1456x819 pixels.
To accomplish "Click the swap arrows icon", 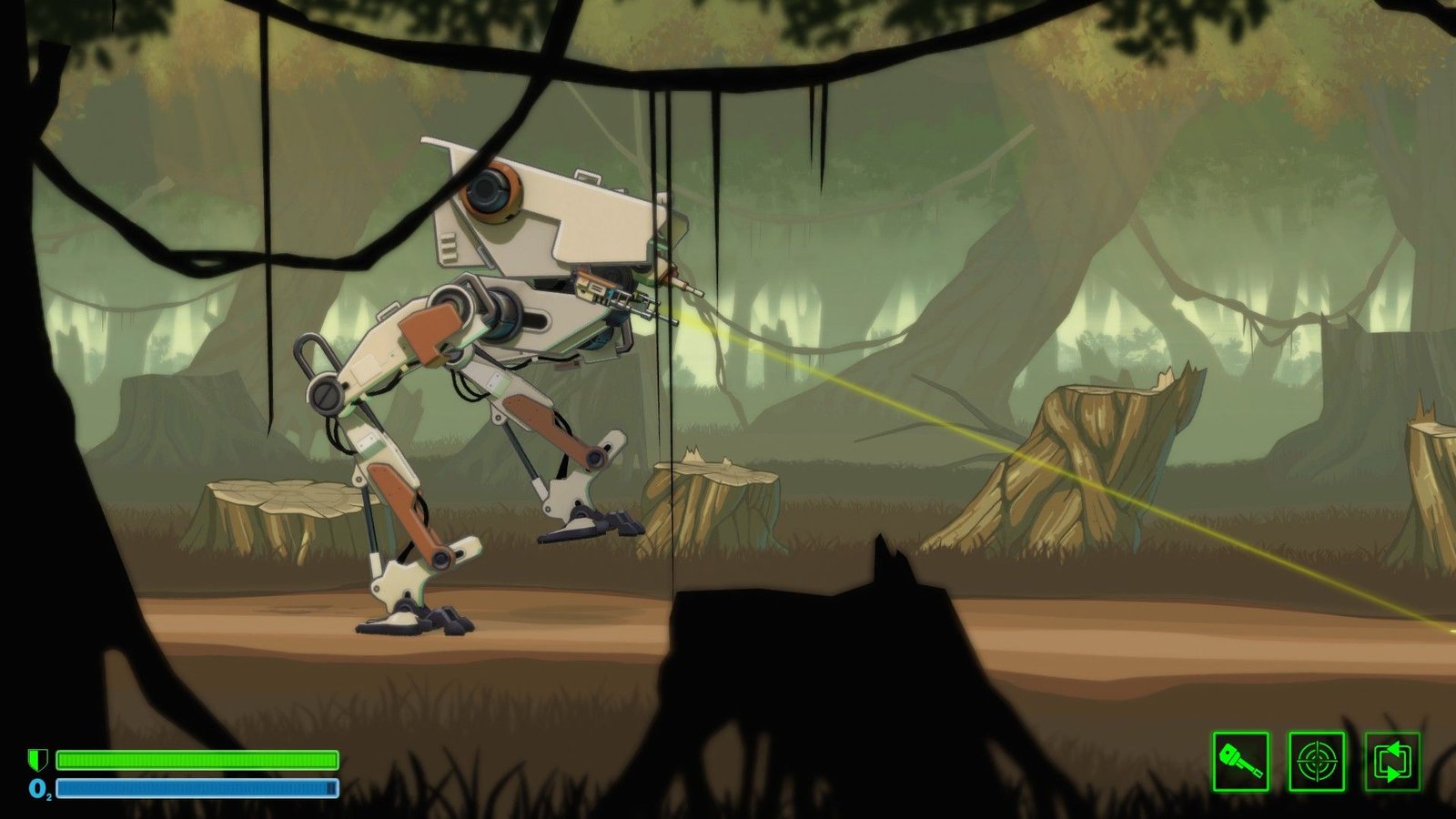I will click(x=1392, y=761).
